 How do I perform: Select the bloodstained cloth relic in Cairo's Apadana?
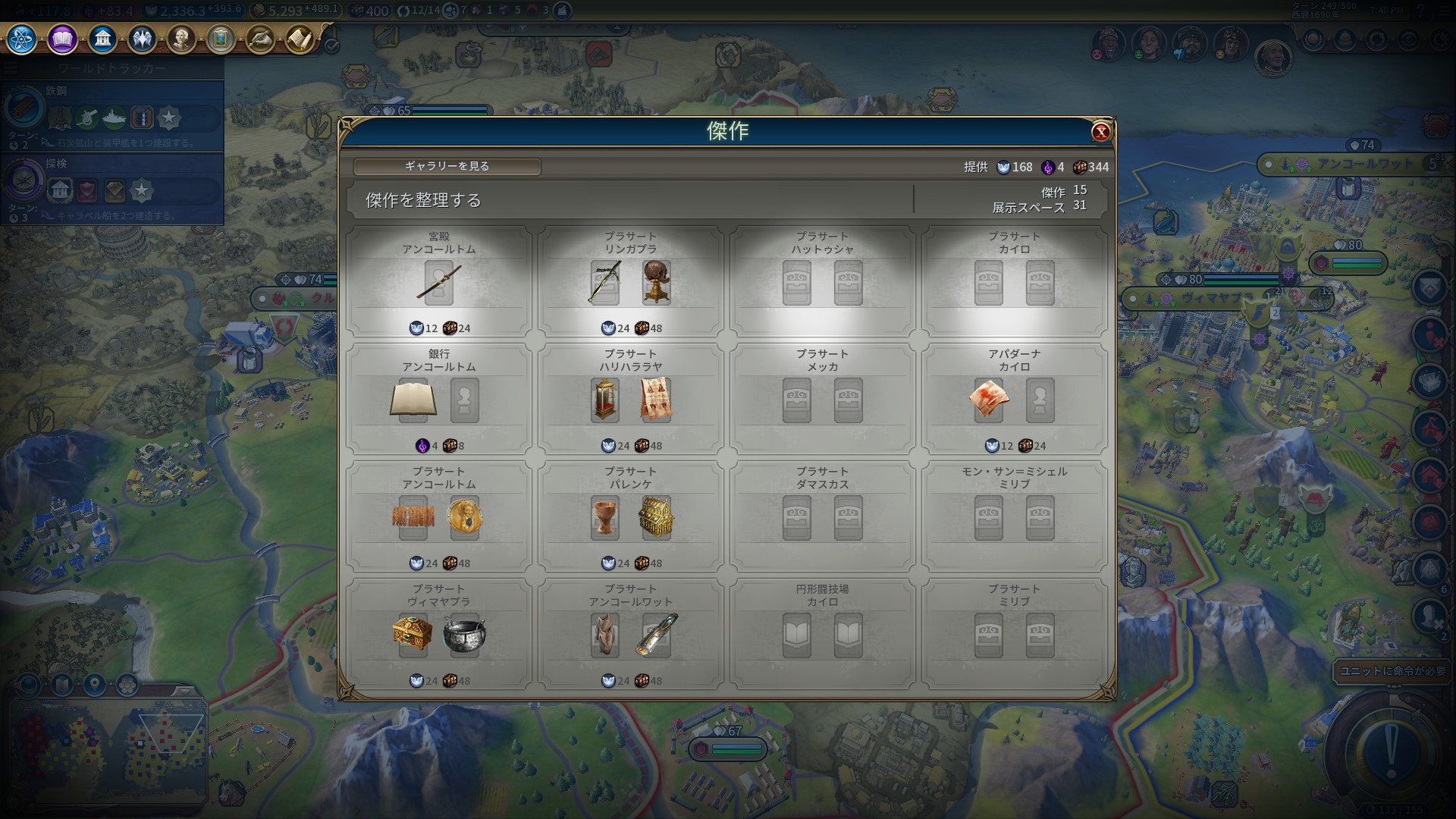click(x=989, y=400)
